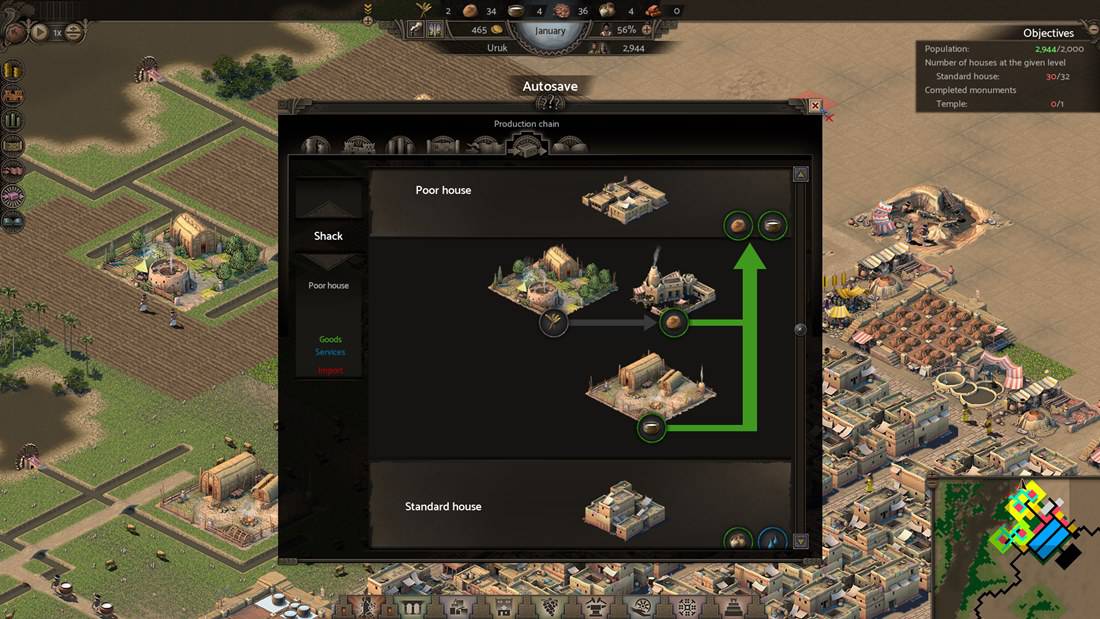Click the question marks help button above window
Screen dimensions: 1100x619
(x=549, y=102)
